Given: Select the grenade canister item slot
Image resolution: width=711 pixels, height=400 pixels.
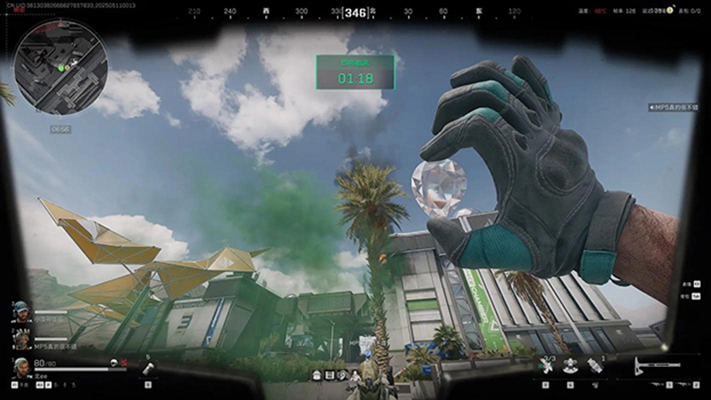Looking at the screenshot, I should (147, 368).
